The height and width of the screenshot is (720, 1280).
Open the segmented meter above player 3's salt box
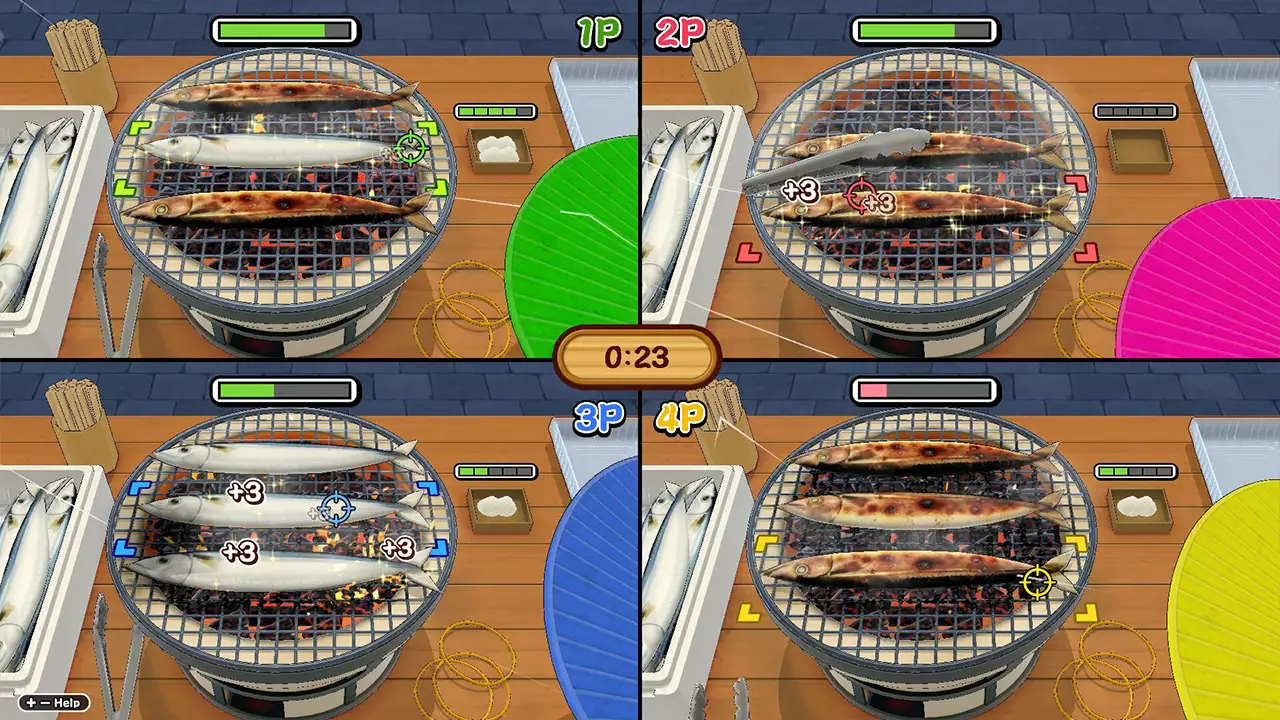495,471
